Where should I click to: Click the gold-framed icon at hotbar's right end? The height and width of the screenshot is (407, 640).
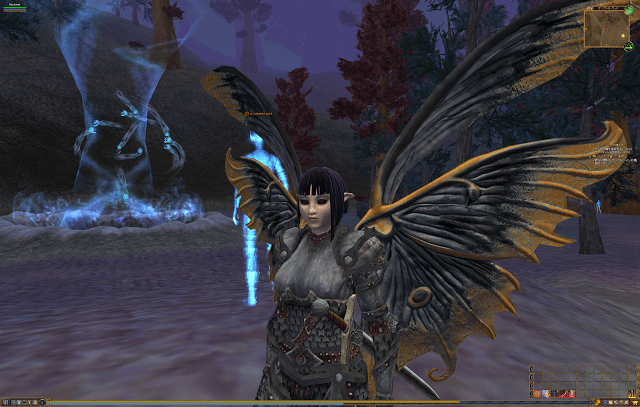pos(632,394)
